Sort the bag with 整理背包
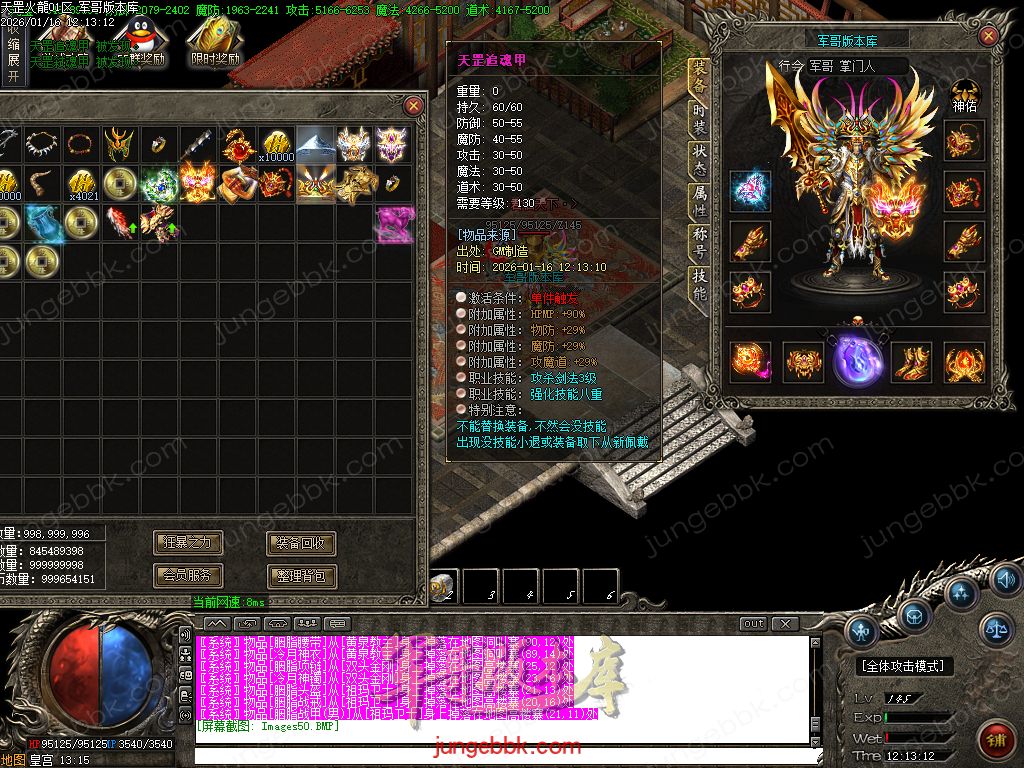The image size is (1024, 768). (301, 576)
